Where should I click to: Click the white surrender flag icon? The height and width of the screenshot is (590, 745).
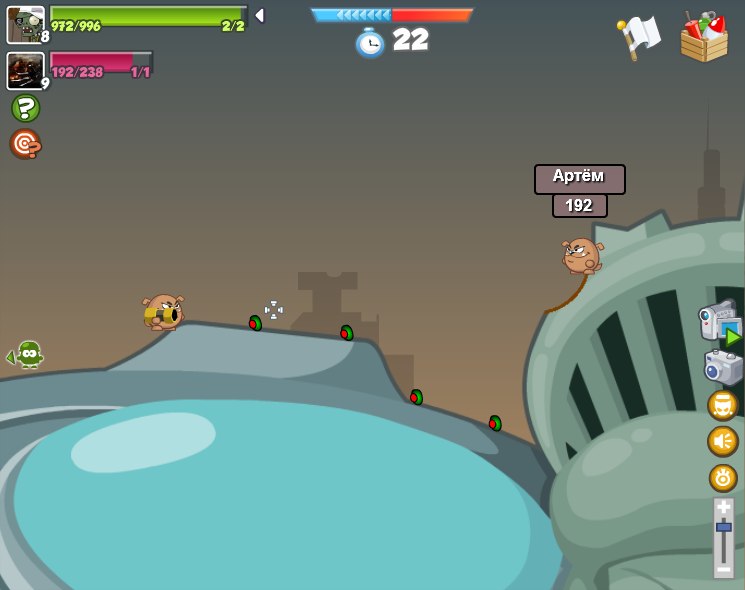[x=638, y=38]
